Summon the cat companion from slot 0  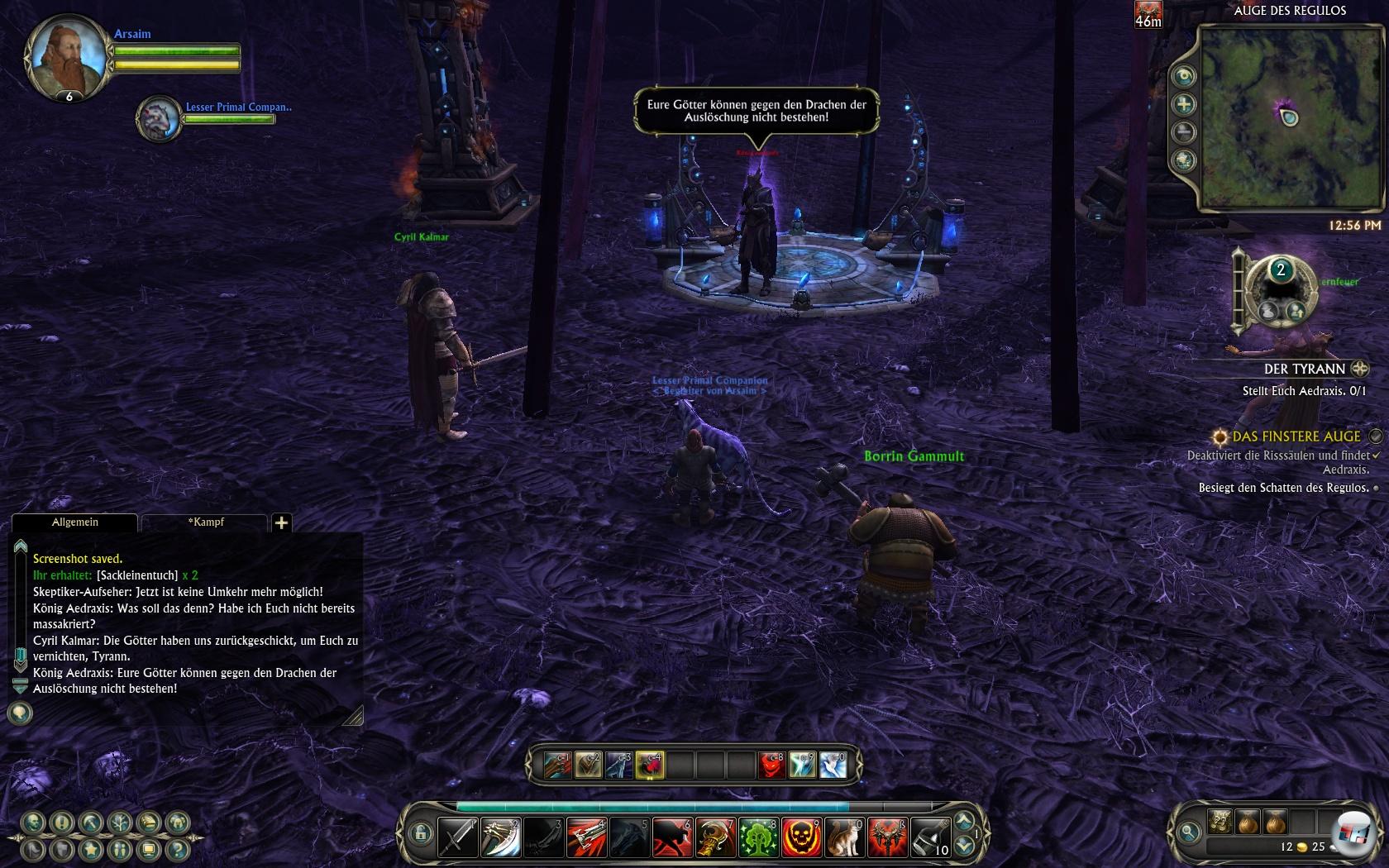tap(844, 837)
